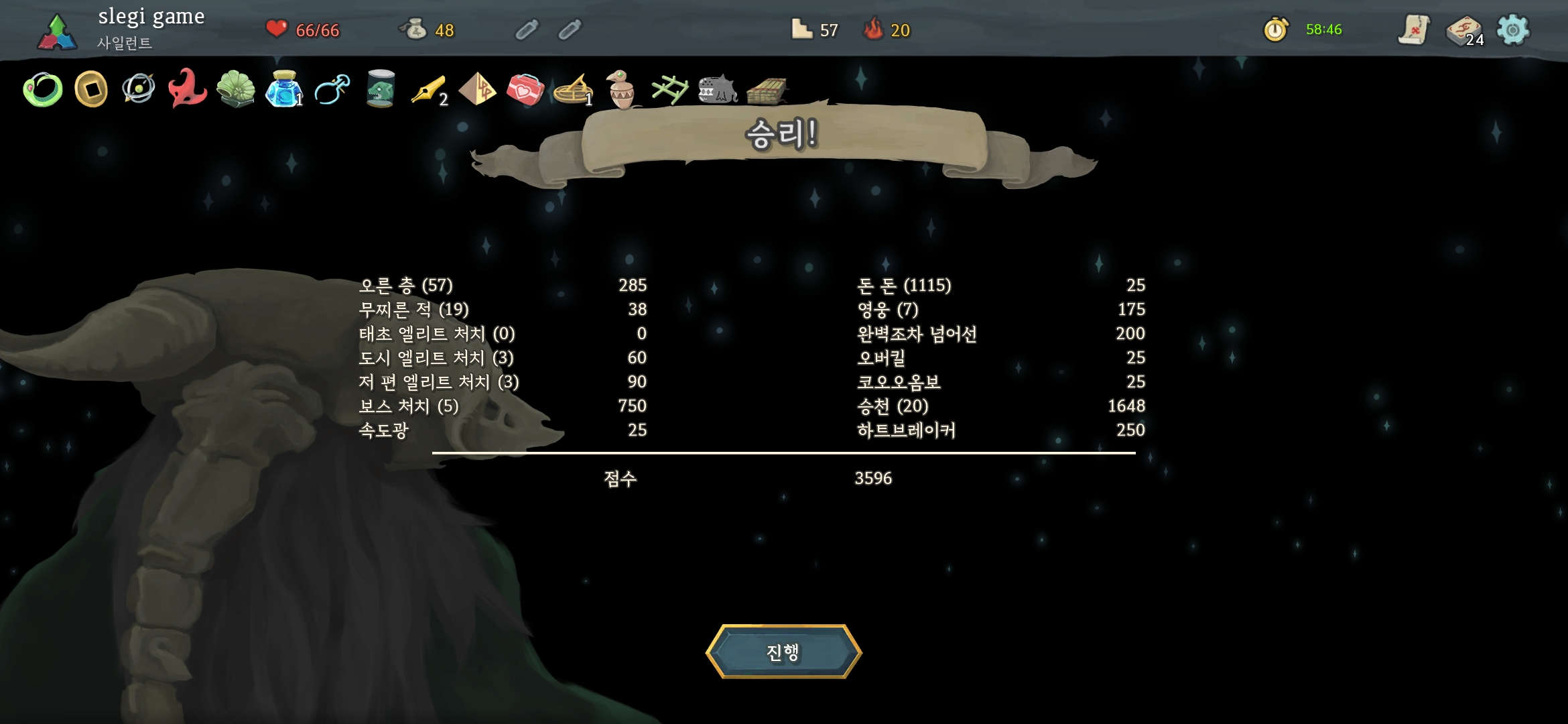1568x724 pixels.
Task: Open the settings gear
Action: (x=1513, y=30)
